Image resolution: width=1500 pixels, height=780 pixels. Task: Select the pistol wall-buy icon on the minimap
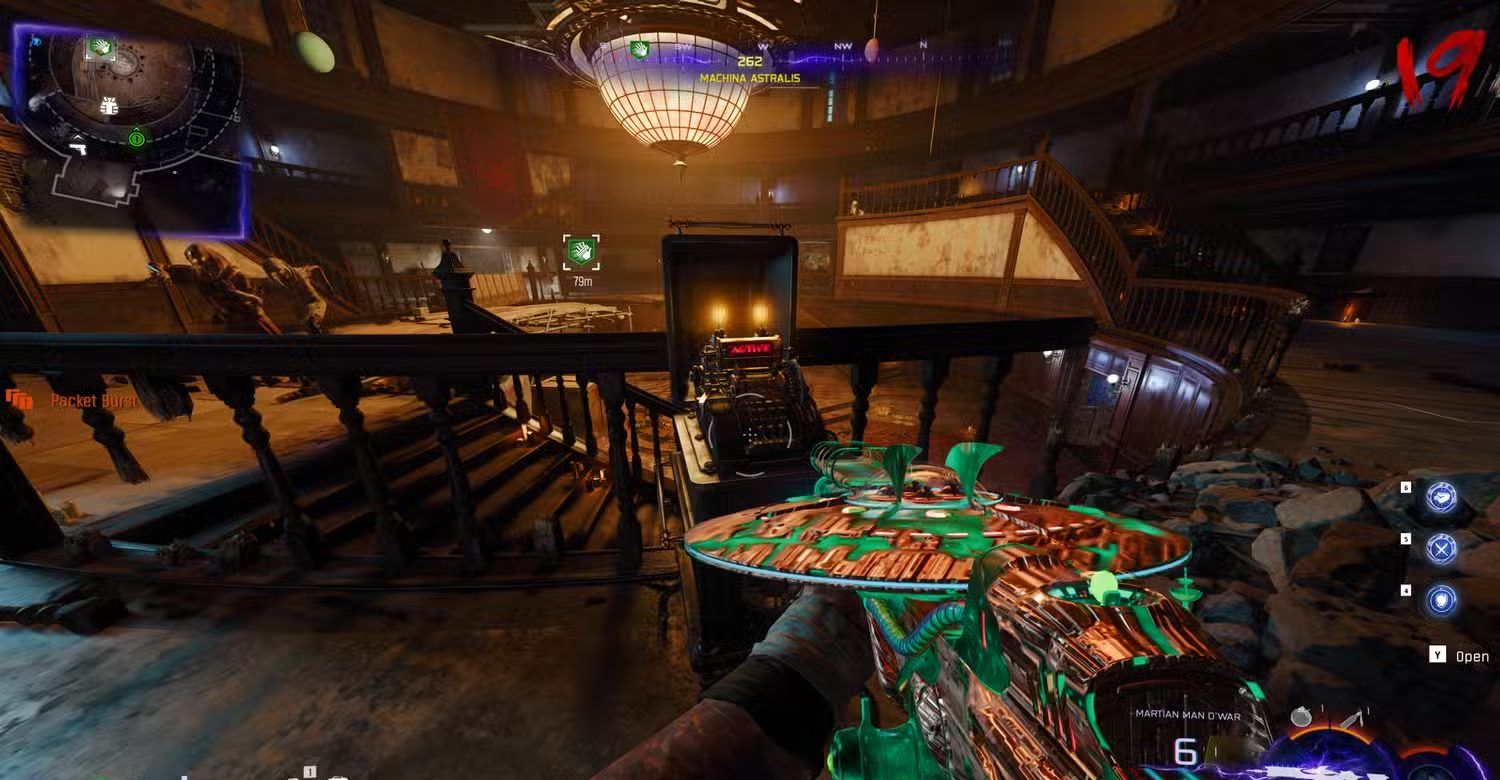77,150
